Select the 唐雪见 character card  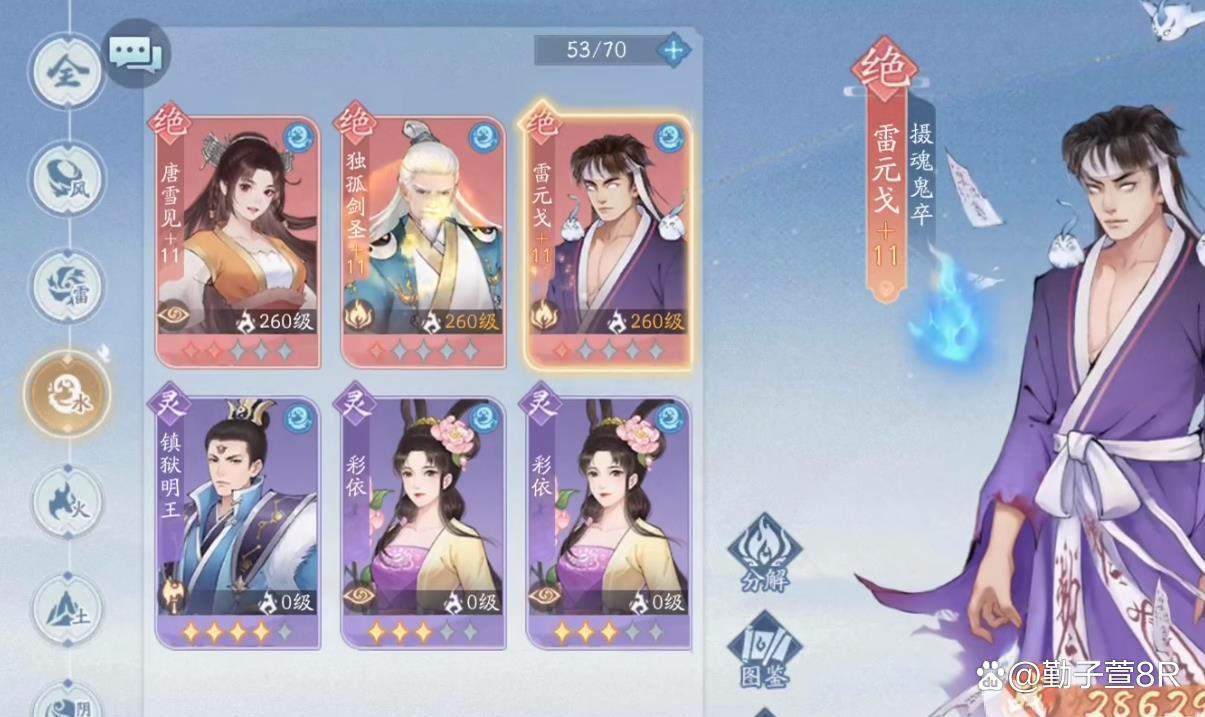(238, 241)
